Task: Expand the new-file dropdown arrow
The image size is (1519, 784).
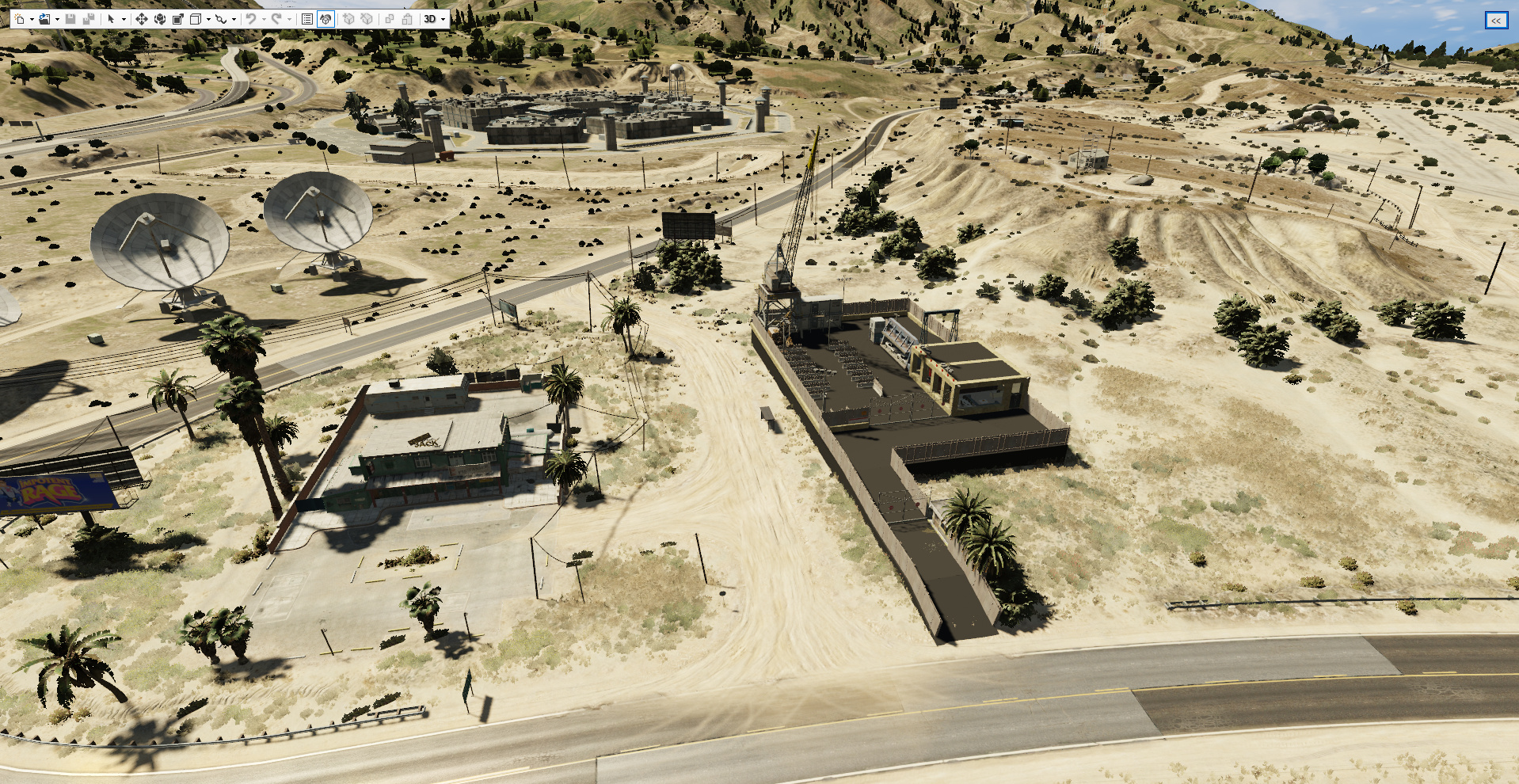Action: 31,20
